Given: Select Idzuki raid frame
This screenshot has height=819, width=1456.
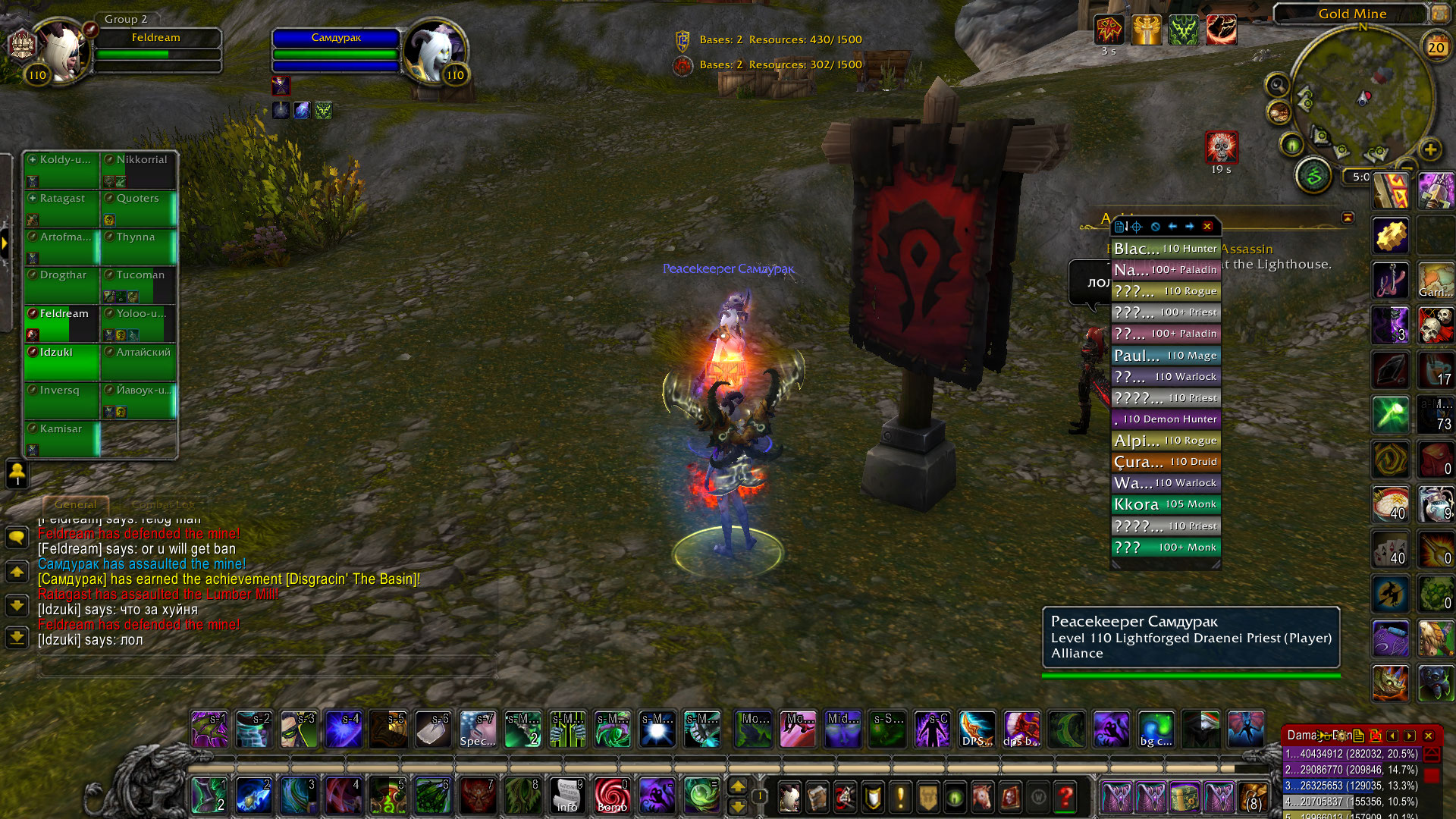Looking at the screenshot, I should coord(61,362).
